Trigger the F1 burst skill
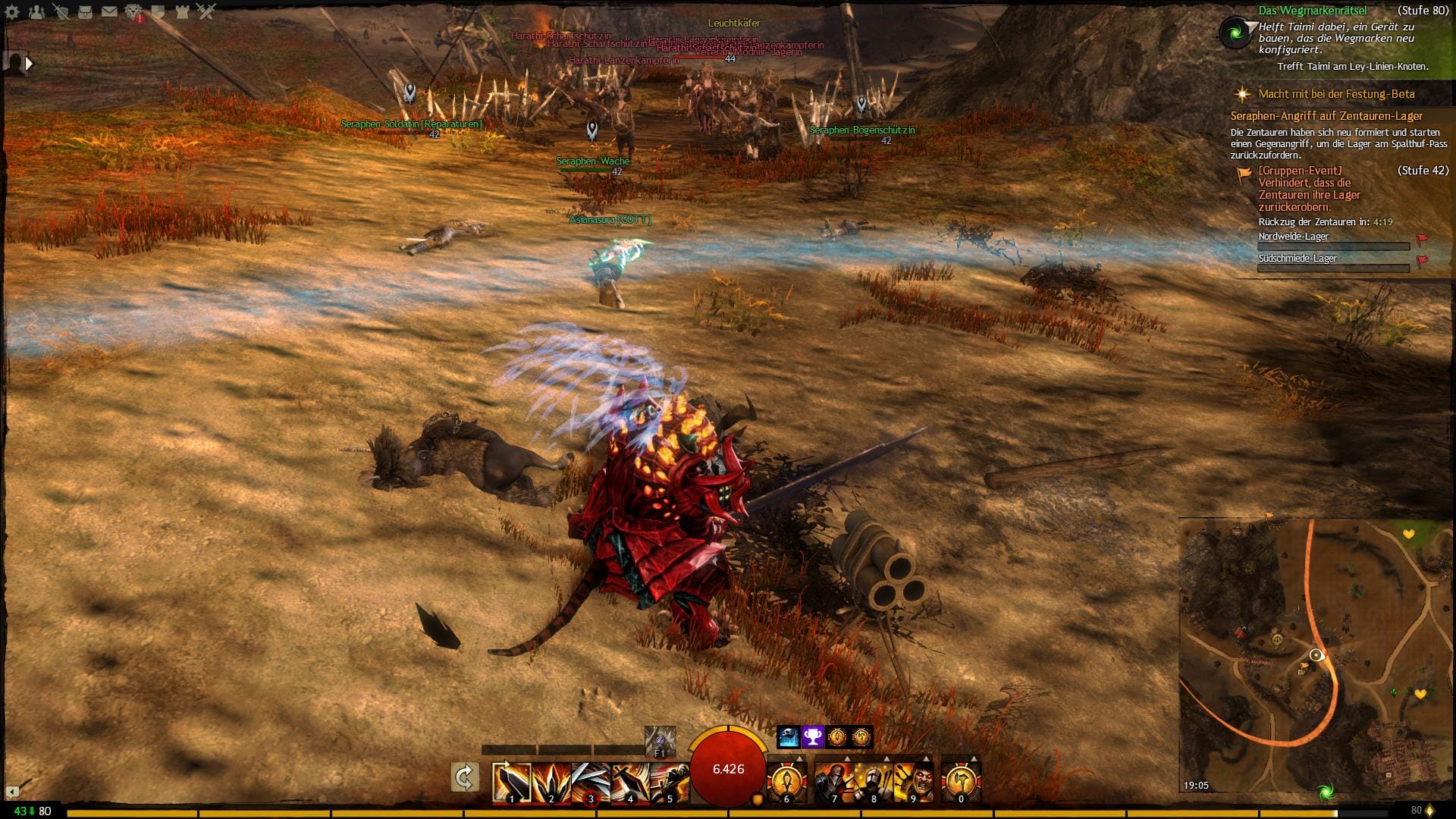This screenshot has height=819, width=1456. [x=659, y=741]
